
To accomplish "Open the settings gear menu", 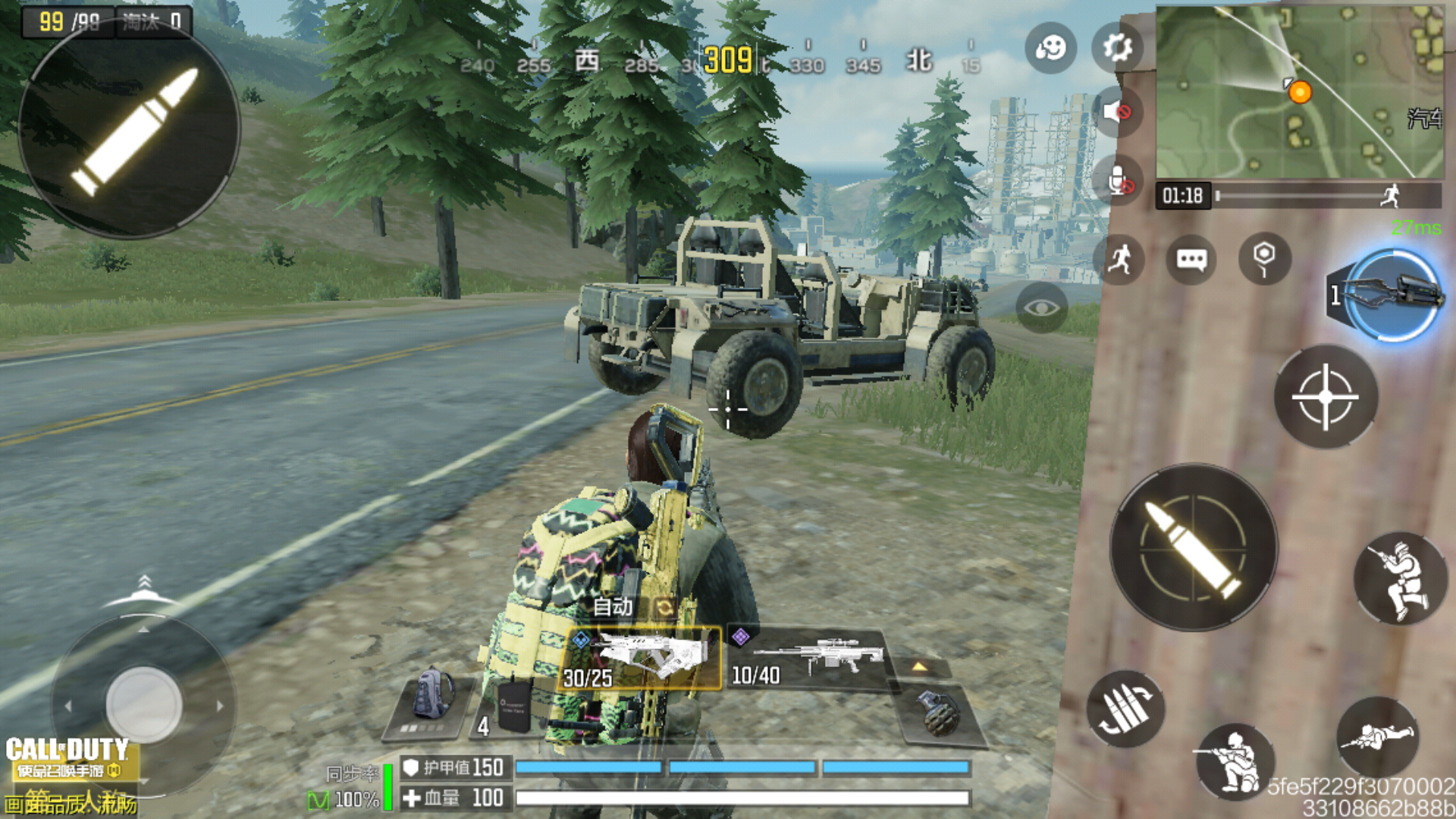I will click(1117, 47).
